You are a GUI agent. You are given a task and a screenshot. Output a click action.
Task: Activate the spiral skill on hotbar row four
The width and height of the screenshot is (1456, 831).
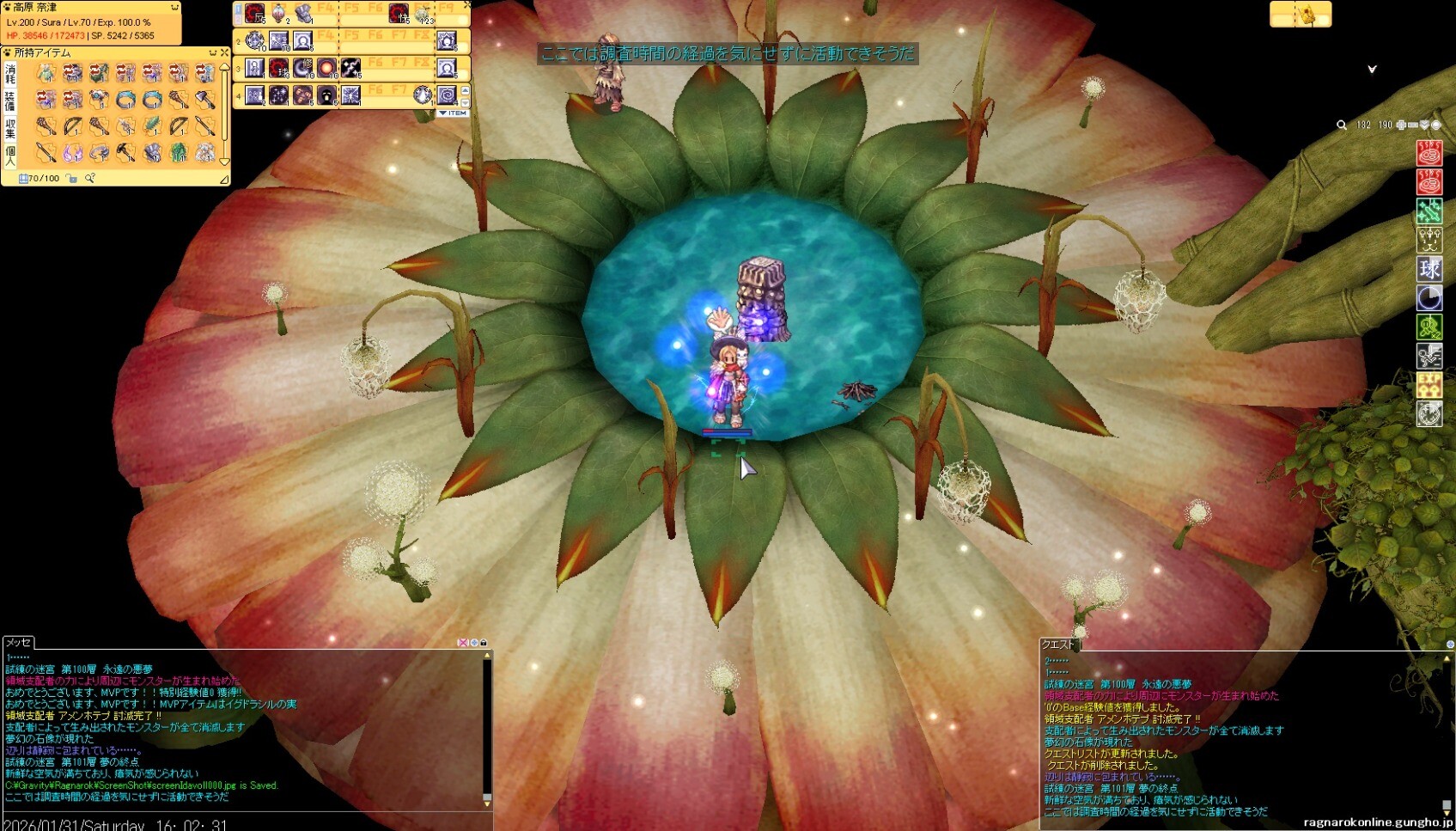(x=447, y=95)
